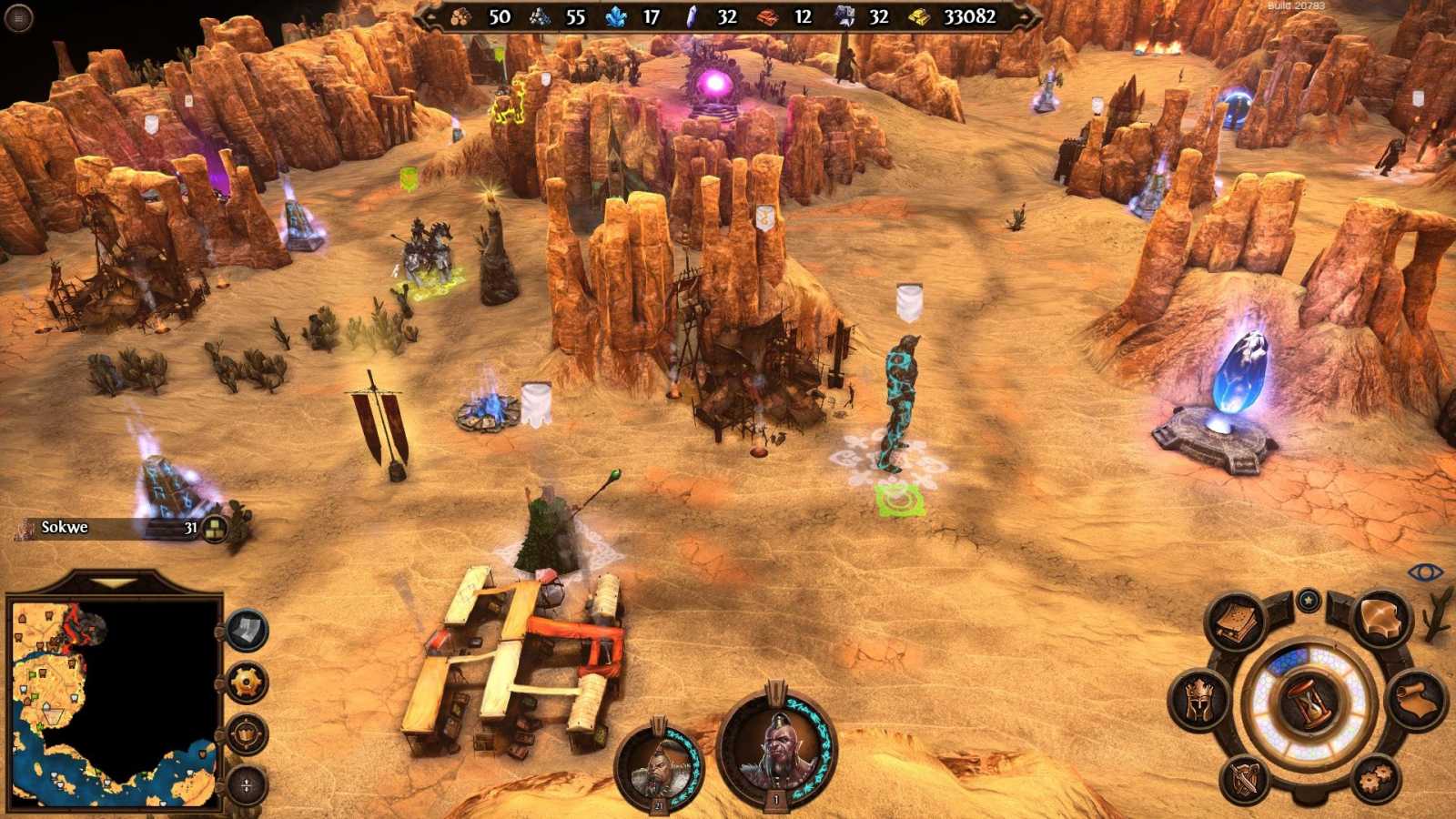Viewport: 1456px width, 819px height.
Task: Open the round menu button in top-left corner
Action: click(x=18, y=17)
